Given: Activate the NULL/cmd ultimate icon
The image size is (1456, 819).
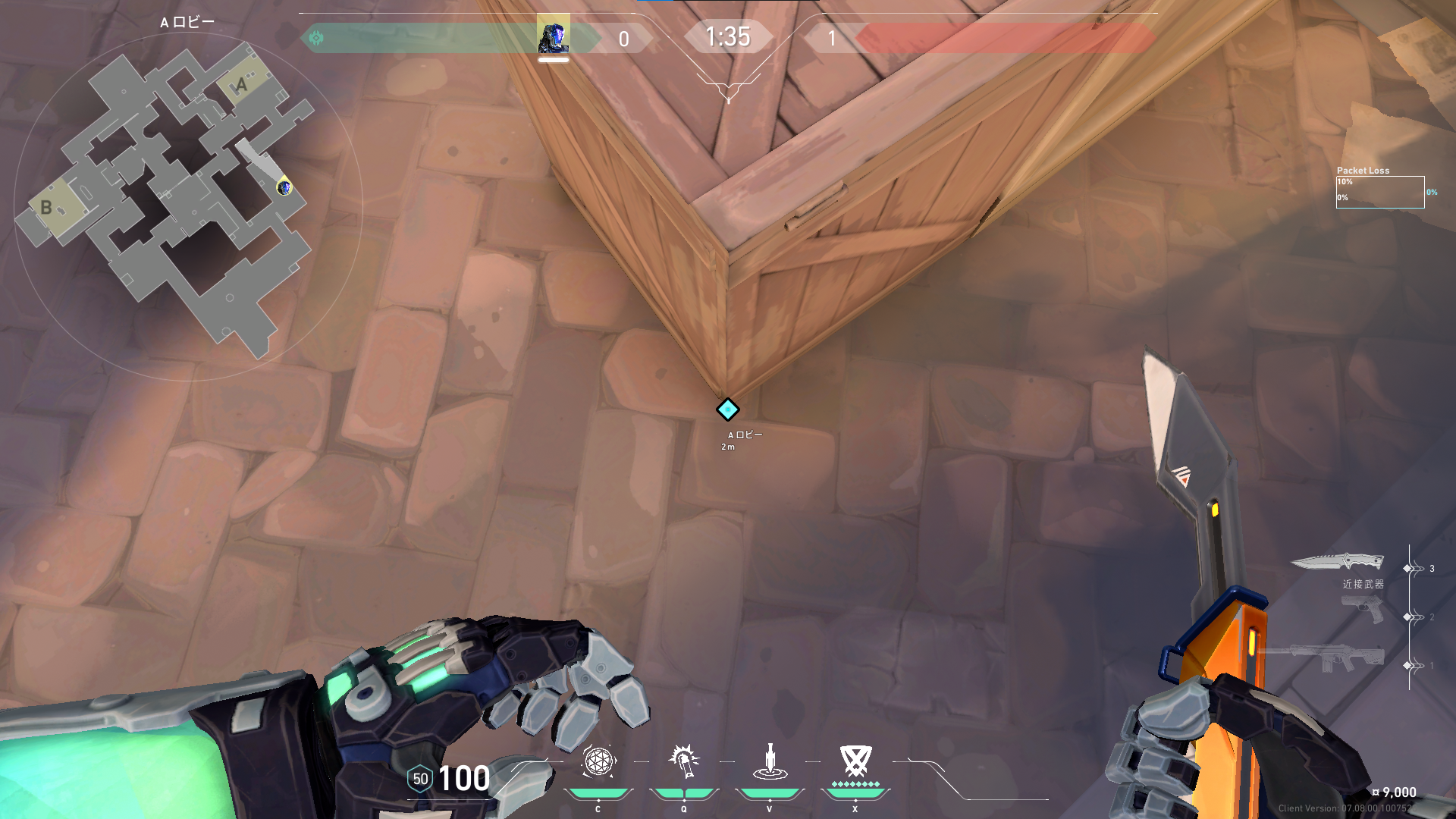Looking at the screenshot, I should pyautogui.click(x=855, y=762).
